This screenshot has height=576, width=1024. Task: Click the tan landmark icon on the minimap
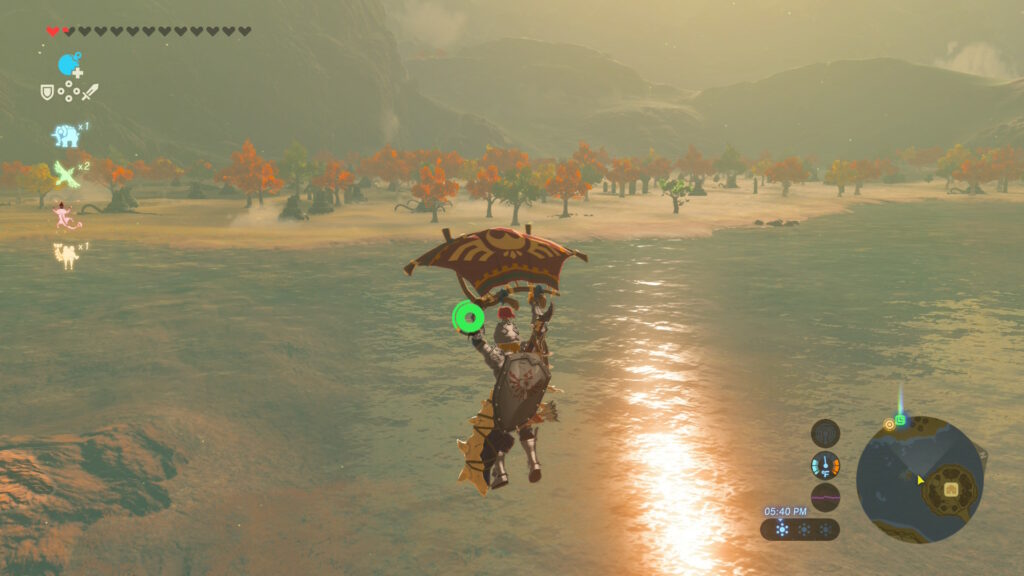951,489
